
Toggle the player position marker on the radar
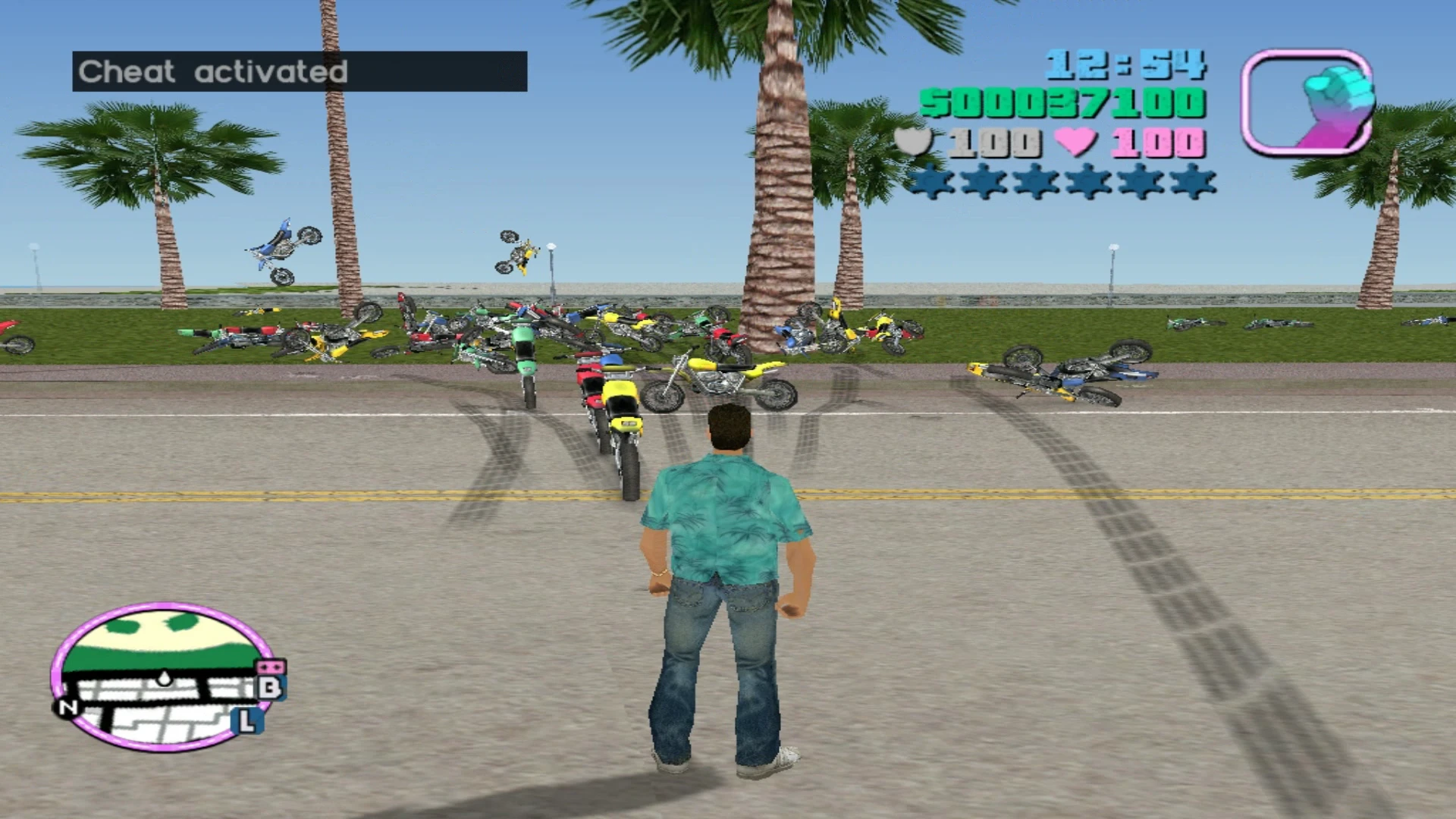coord(165,679)
